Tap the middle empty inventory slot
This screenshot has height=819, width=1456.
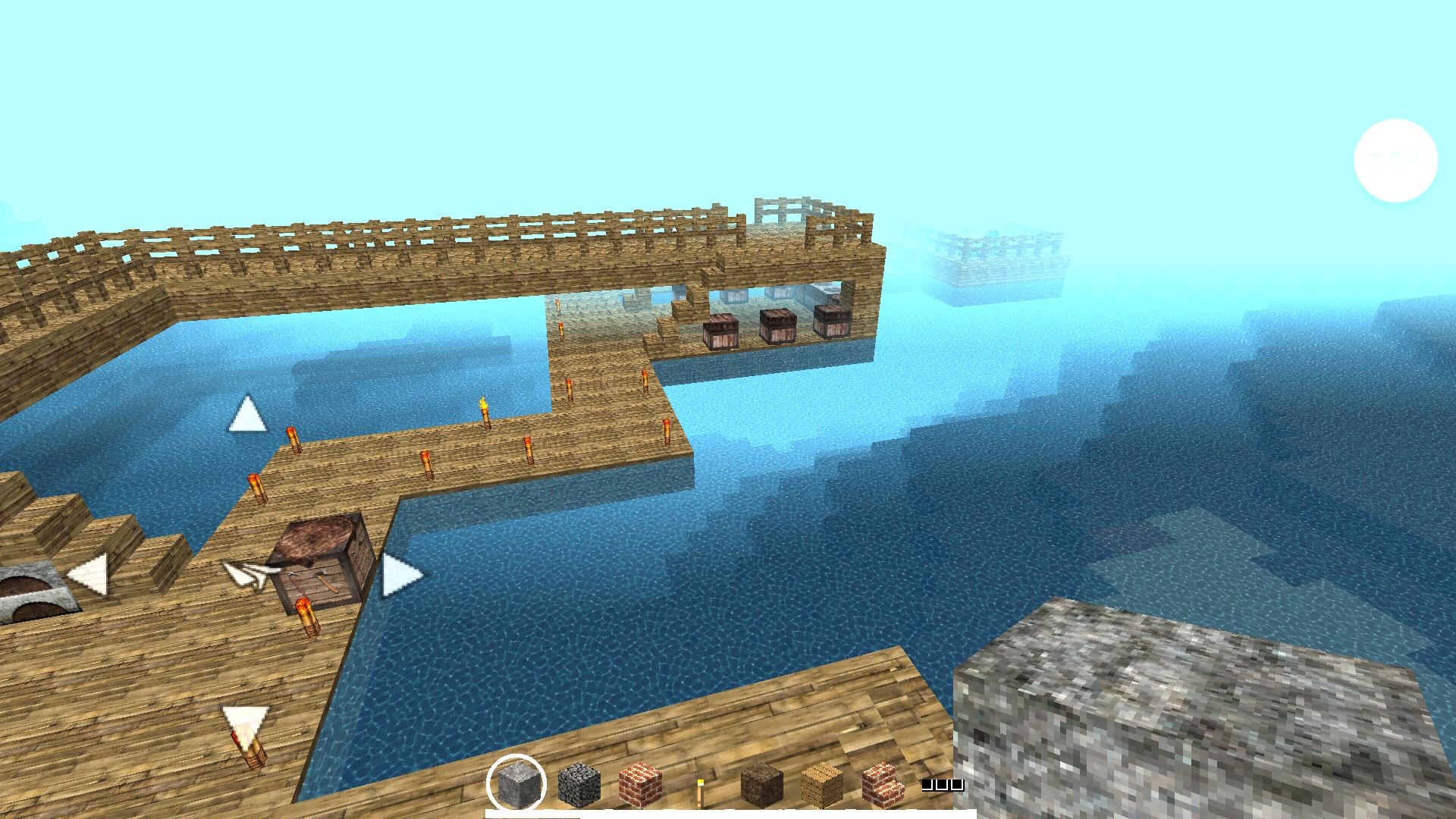940,784
